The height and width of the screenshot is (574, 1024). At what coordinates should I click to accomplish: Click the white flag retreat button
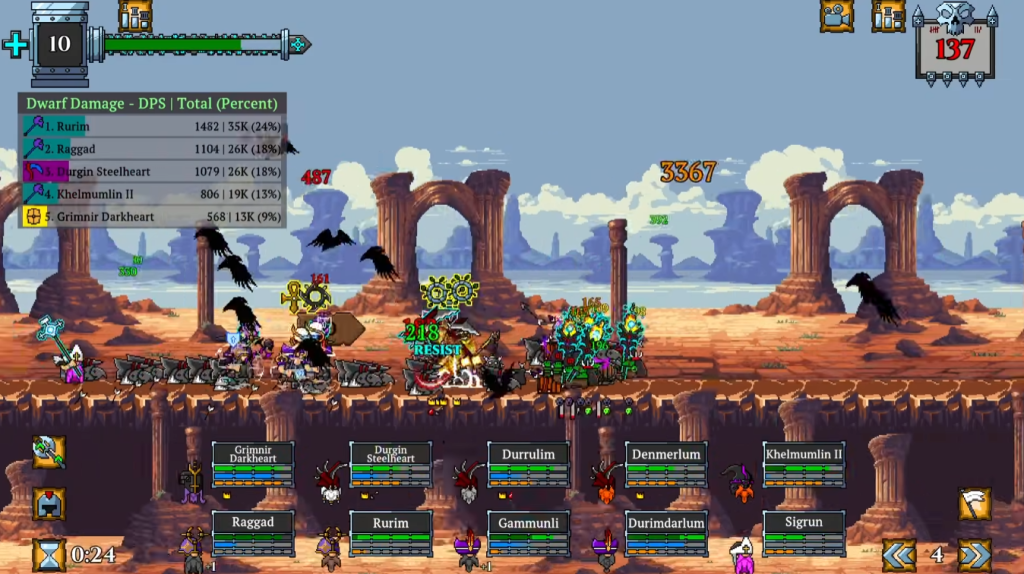coord(974,504)
